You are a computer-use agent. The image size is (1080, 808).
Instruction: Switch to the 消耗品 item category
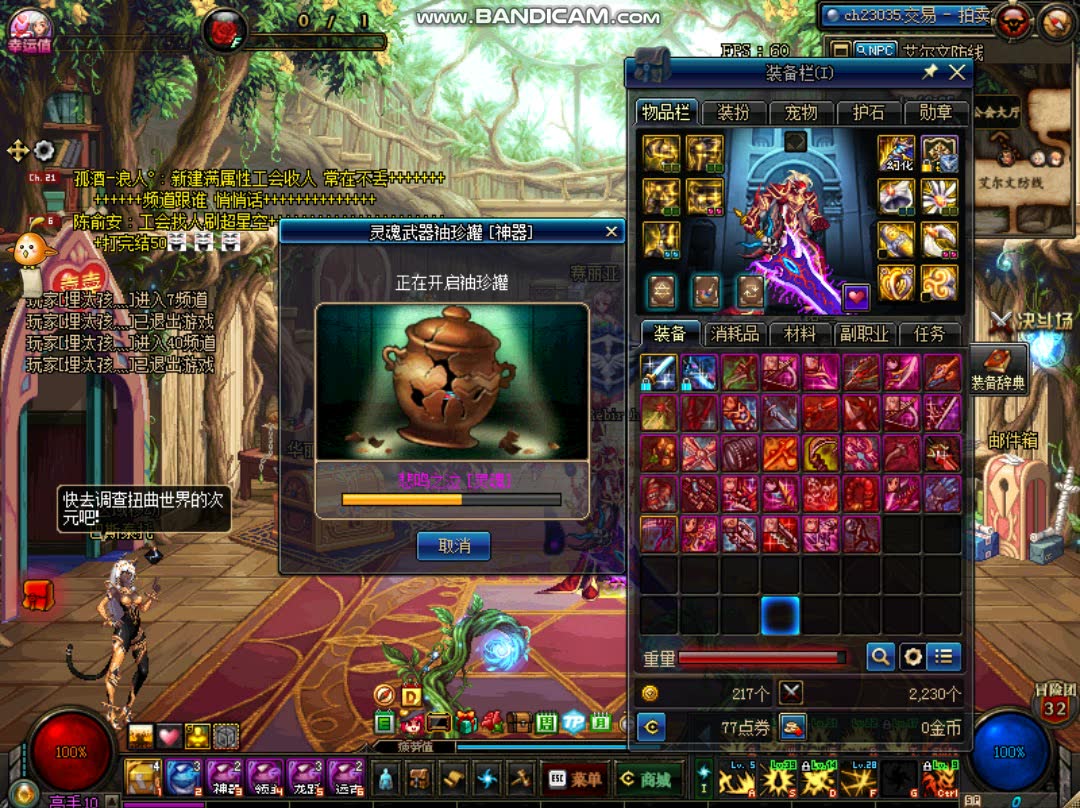[x=735, y=334]
